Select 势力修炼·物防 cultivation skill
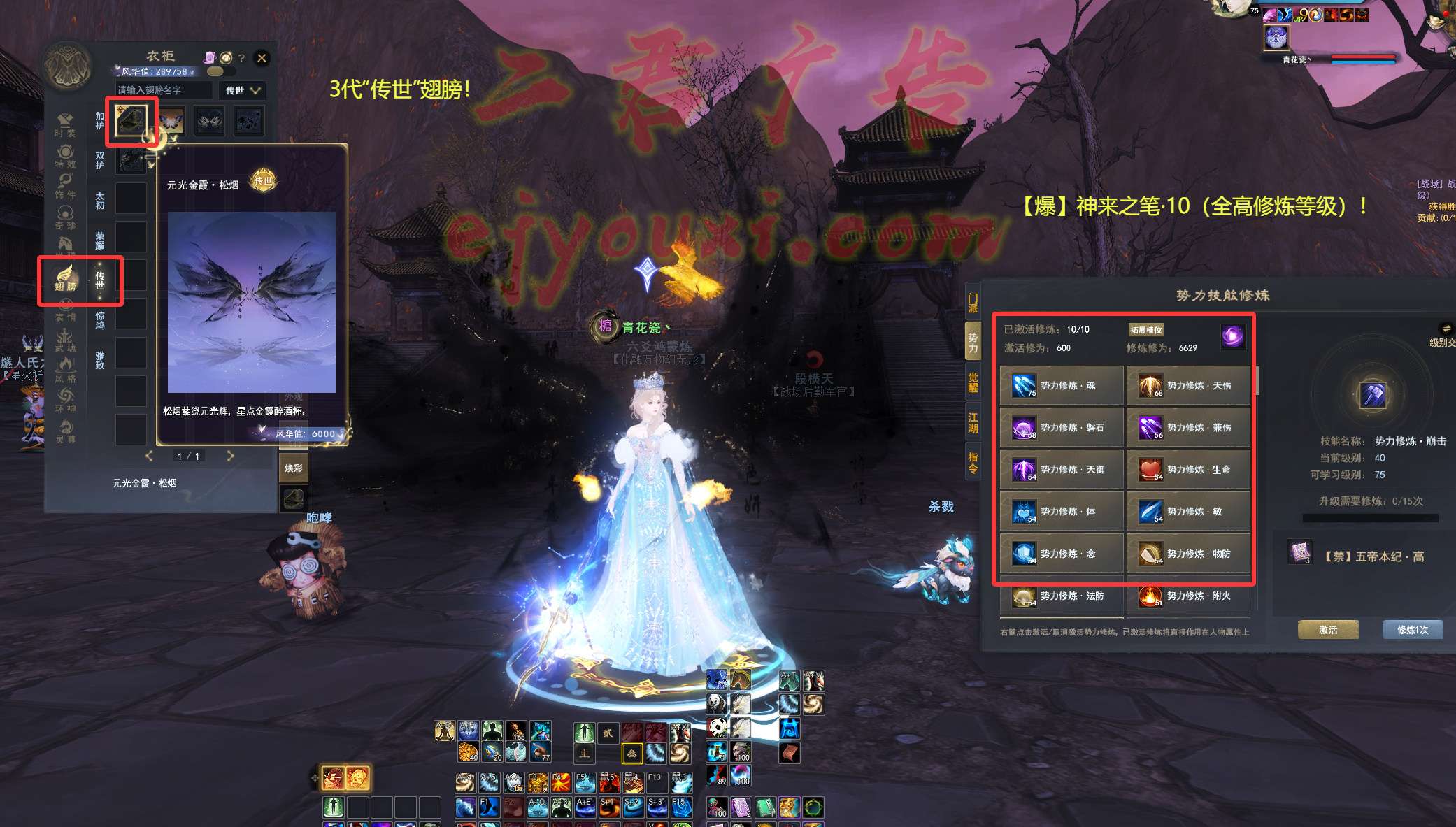This screenshot has width=1456, height=827. point(1188,554)
